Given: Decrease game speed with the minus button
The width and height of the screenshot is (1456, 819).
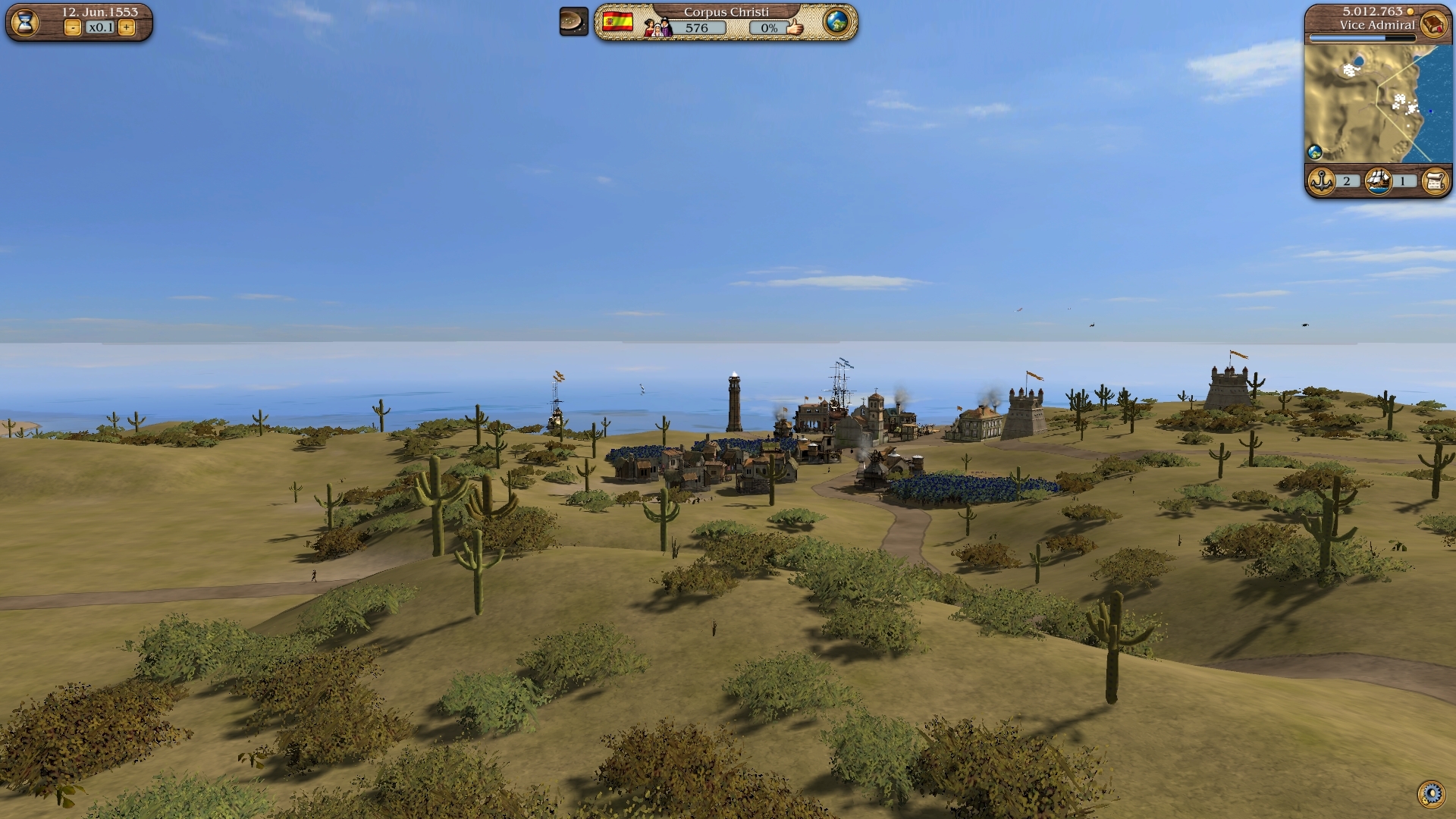Looking at the screenshot, I should (x=73, y=28).
